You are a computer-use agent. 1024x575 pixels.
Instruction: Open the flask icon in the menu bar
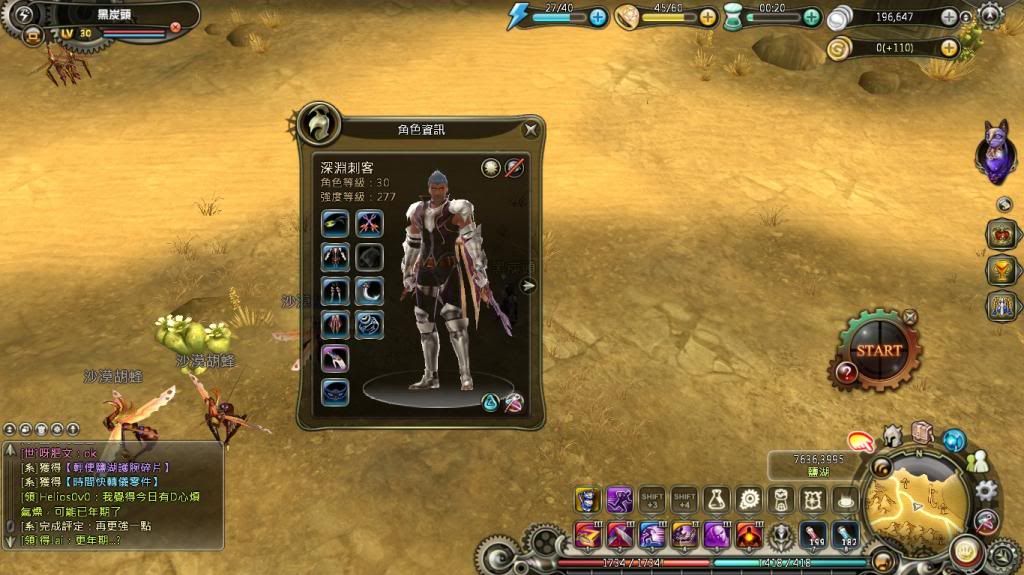[715, 499]
